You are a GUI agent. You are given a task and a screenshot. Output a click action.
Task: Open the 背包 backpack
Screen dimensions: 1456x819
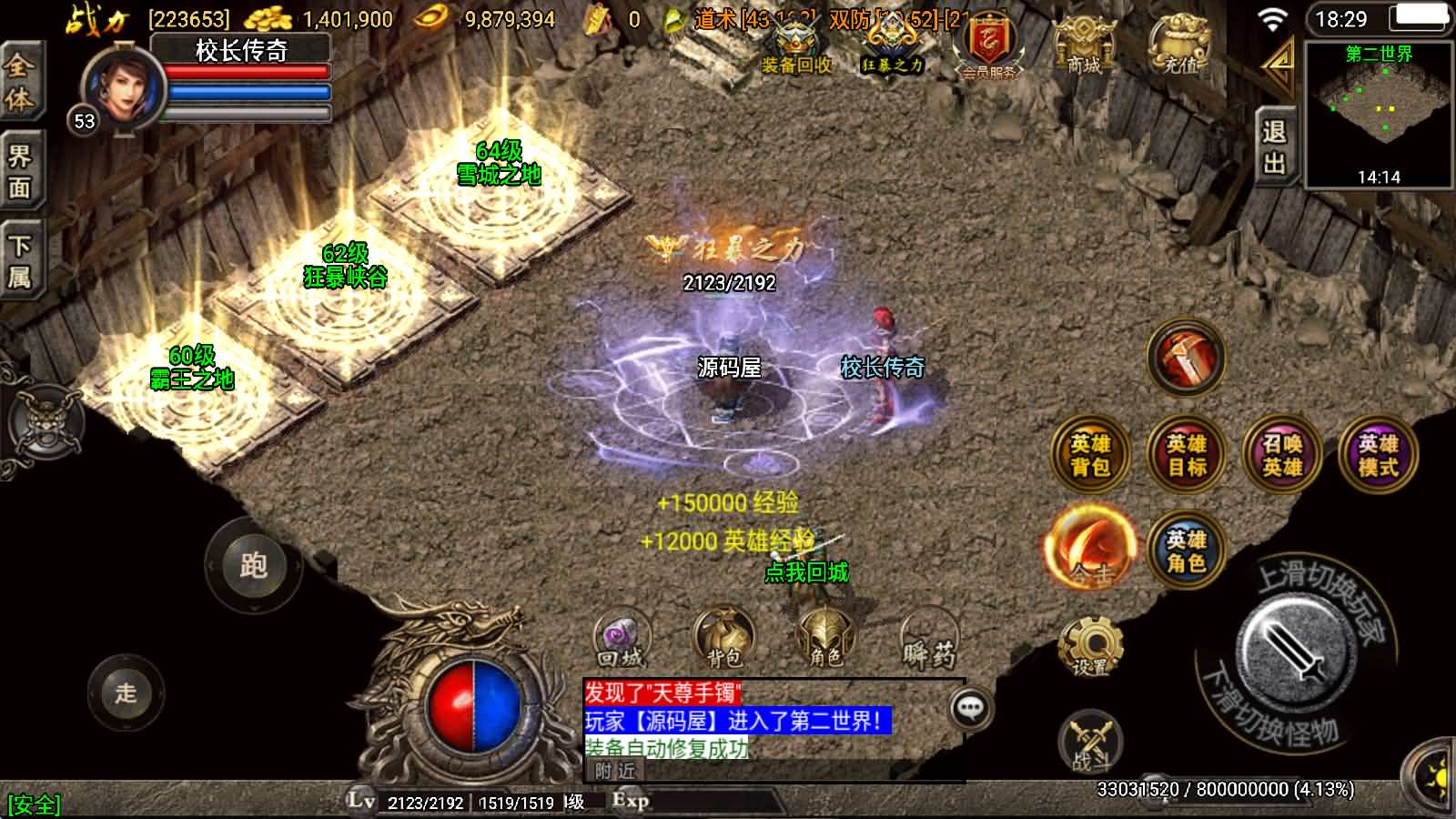coord(723,639)
